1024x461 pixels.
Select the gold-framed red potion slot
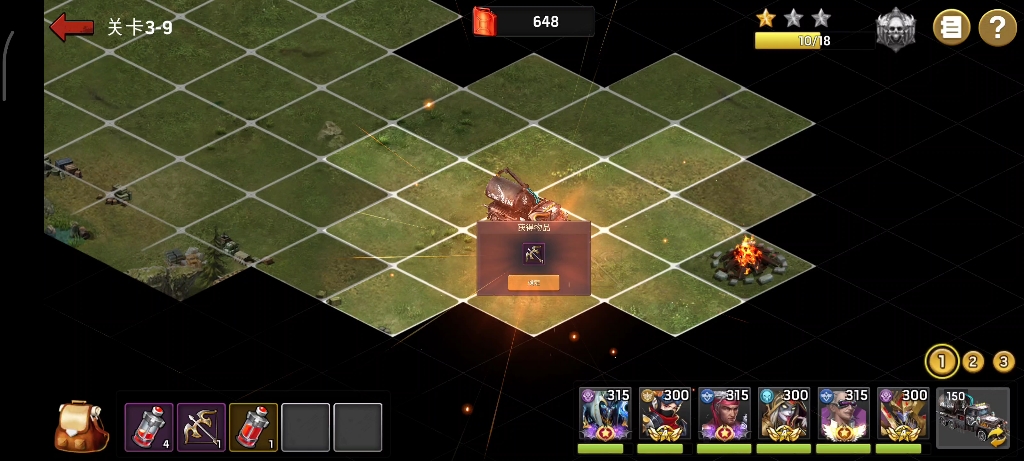pyautogui.click(x=253, y=427)
